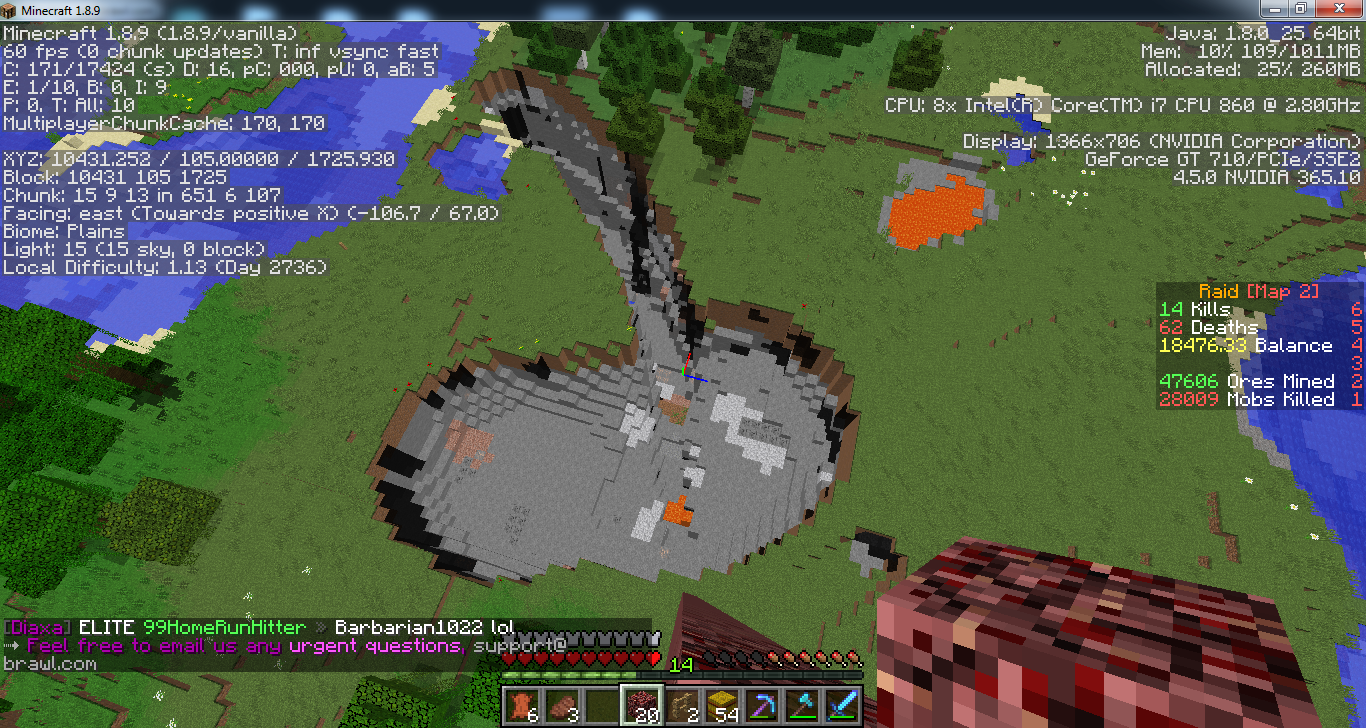Equip the diamond pickaxe slot
Screen dimensions: 1366x728
(762, 705)
